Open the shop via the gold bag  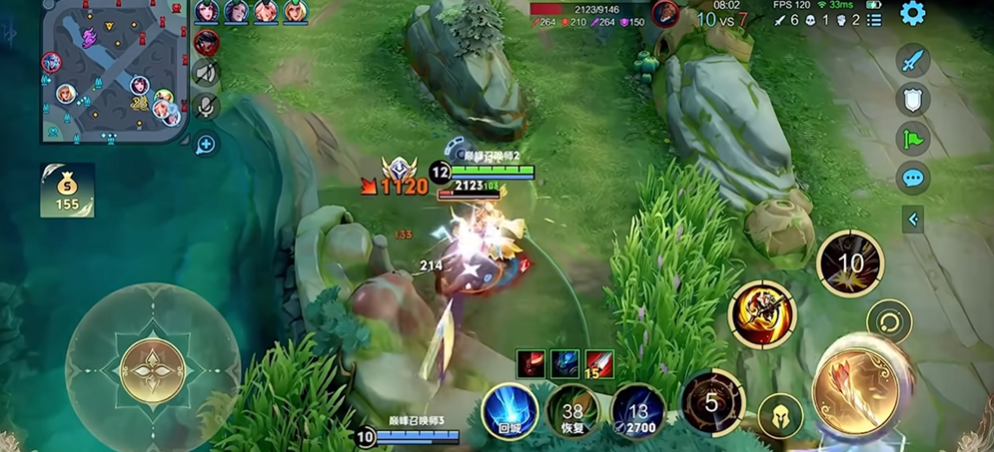pos(67,190)
